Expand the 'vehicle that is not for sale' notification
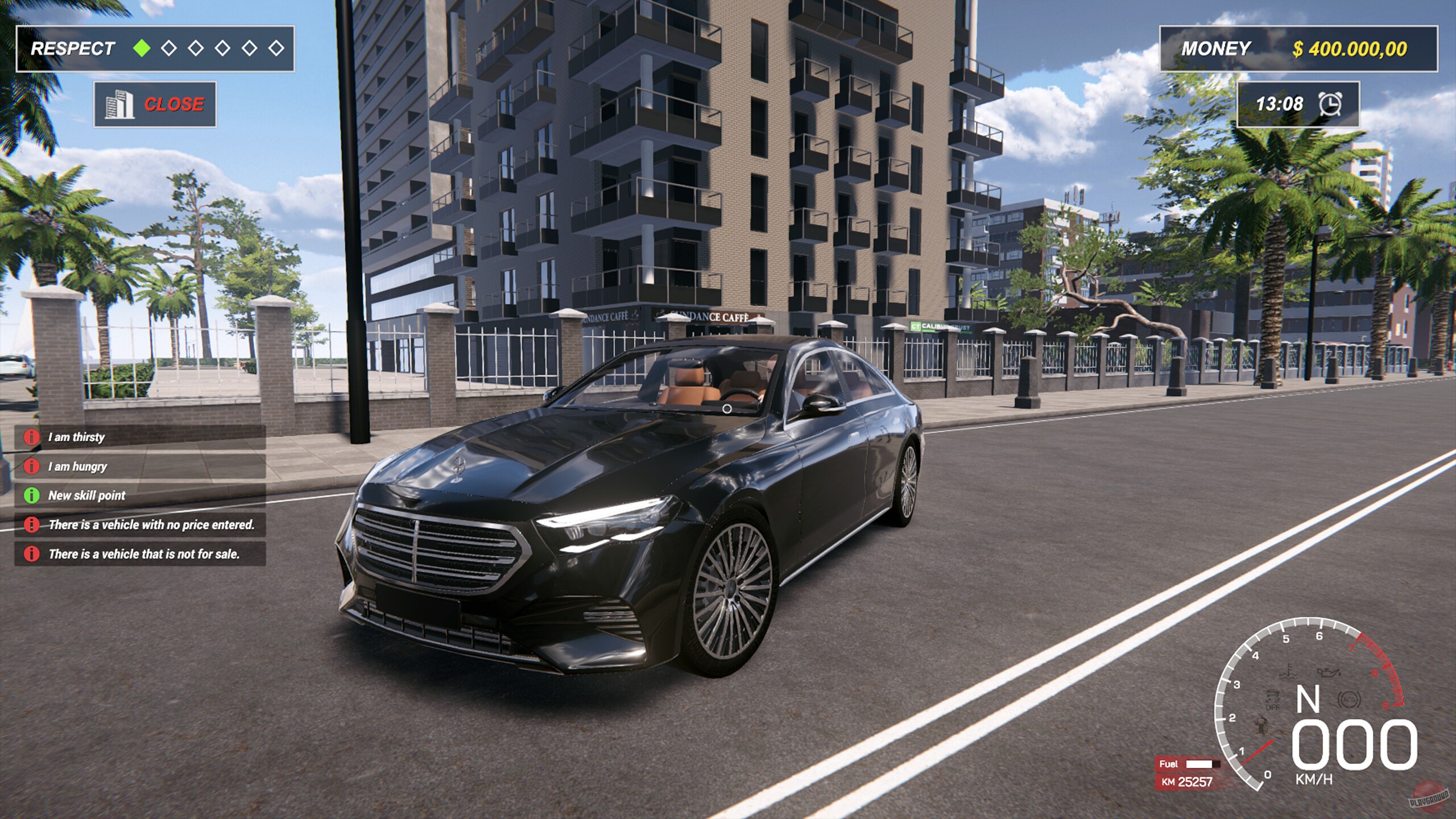This screenshot has height=819, width=1456. pyautogui.click(x=146, y=553)
